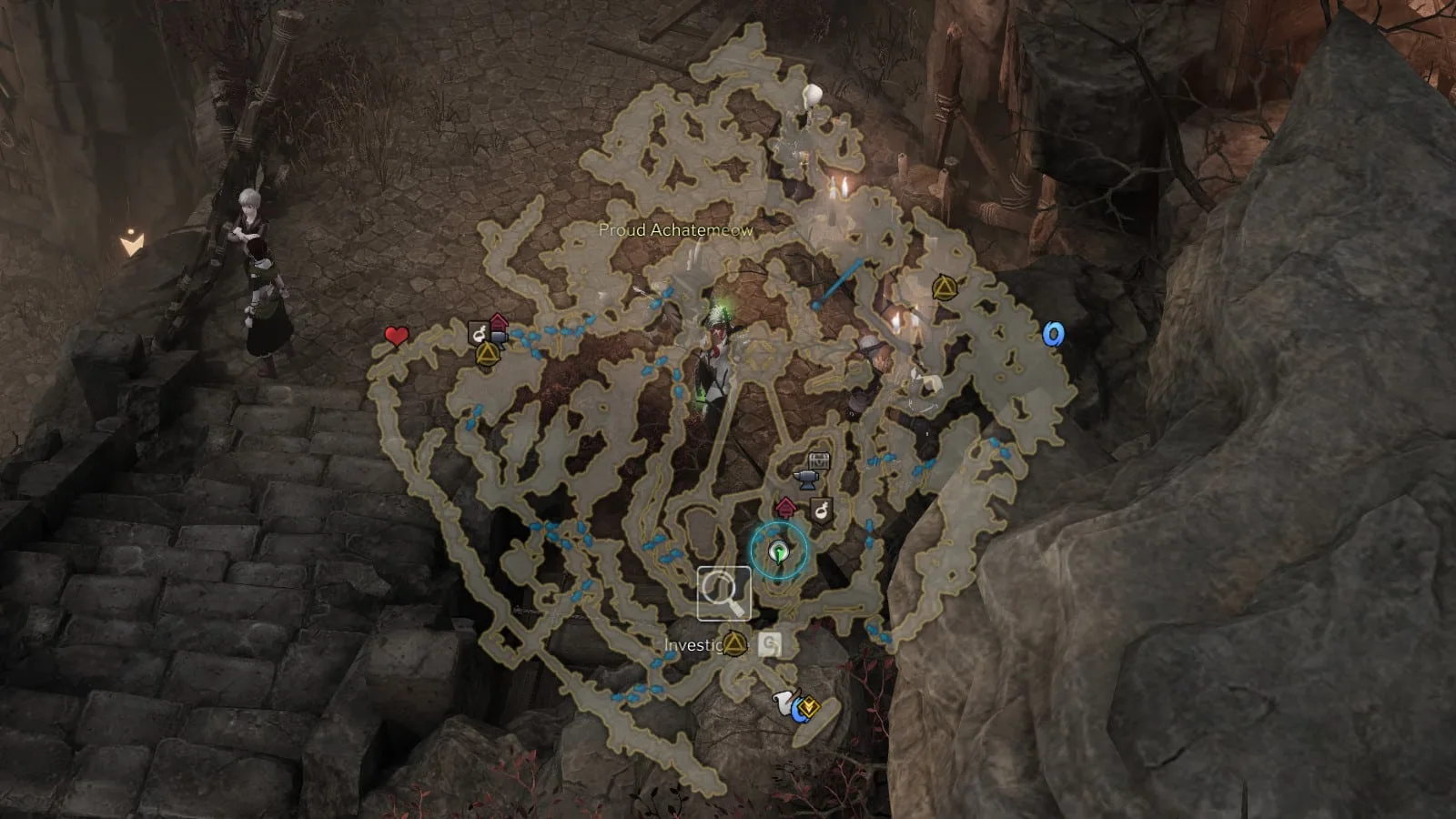Select the blue swirl portal marker
Screen dimensions: 1456x819
click(x=1053, y=334)
